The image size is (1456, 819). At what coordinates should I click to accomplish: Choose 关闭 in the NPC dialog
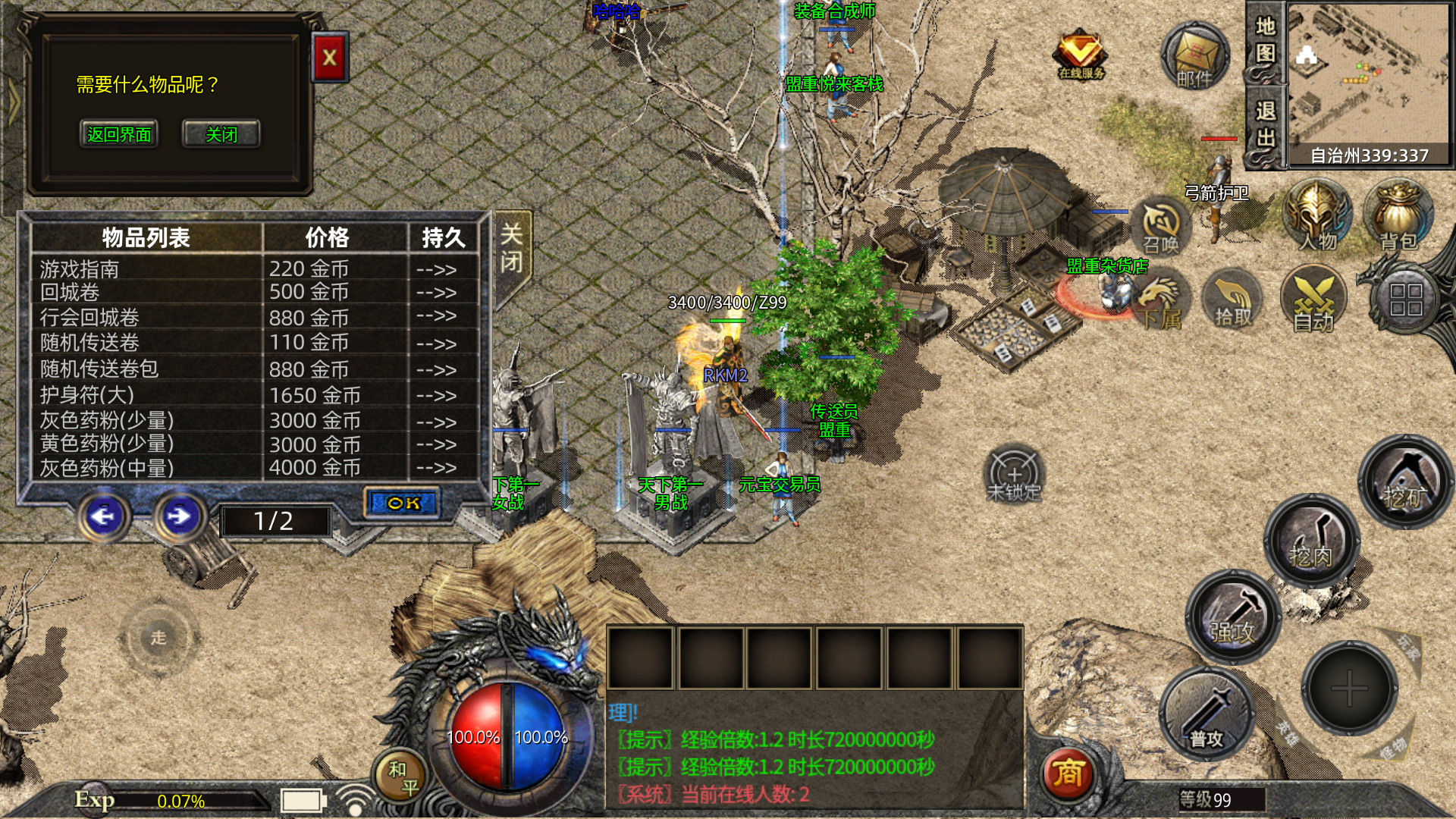point(221,134)
